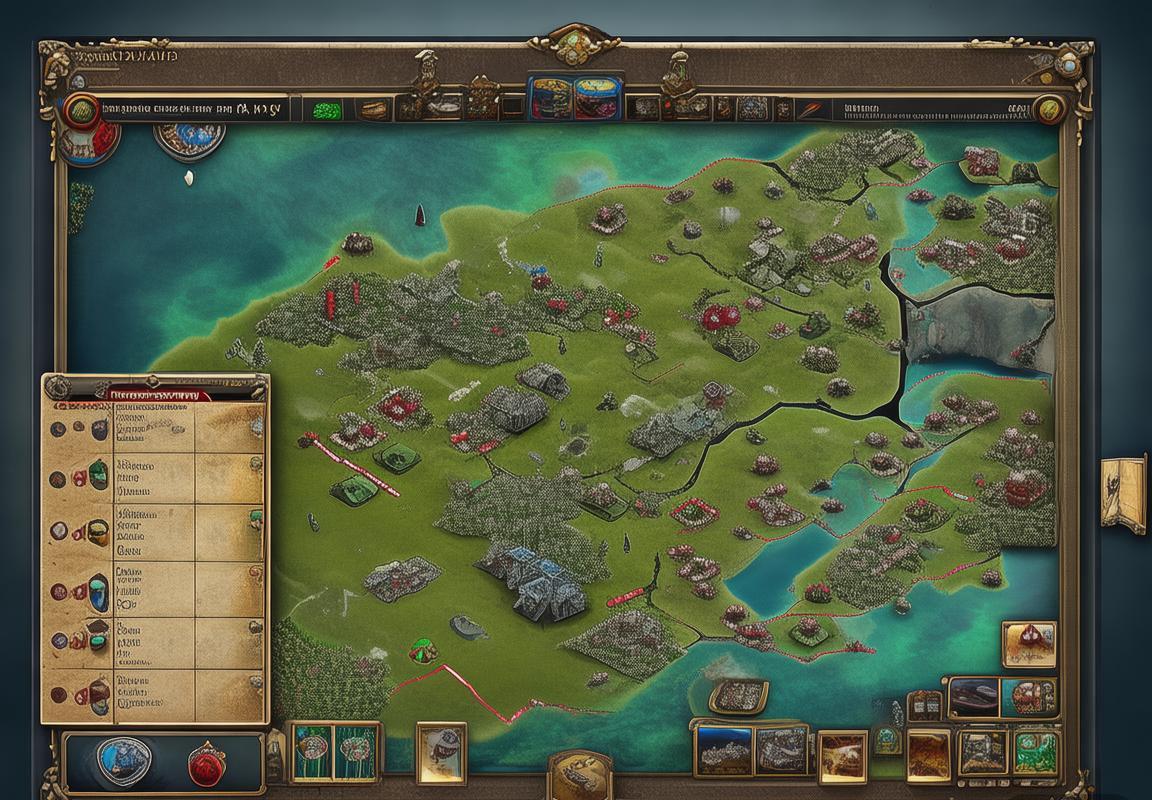The width and height of the screenshot is (1152, 800).
Task: Select the twin green cards on bottom bar
Action: coord(335,753)
